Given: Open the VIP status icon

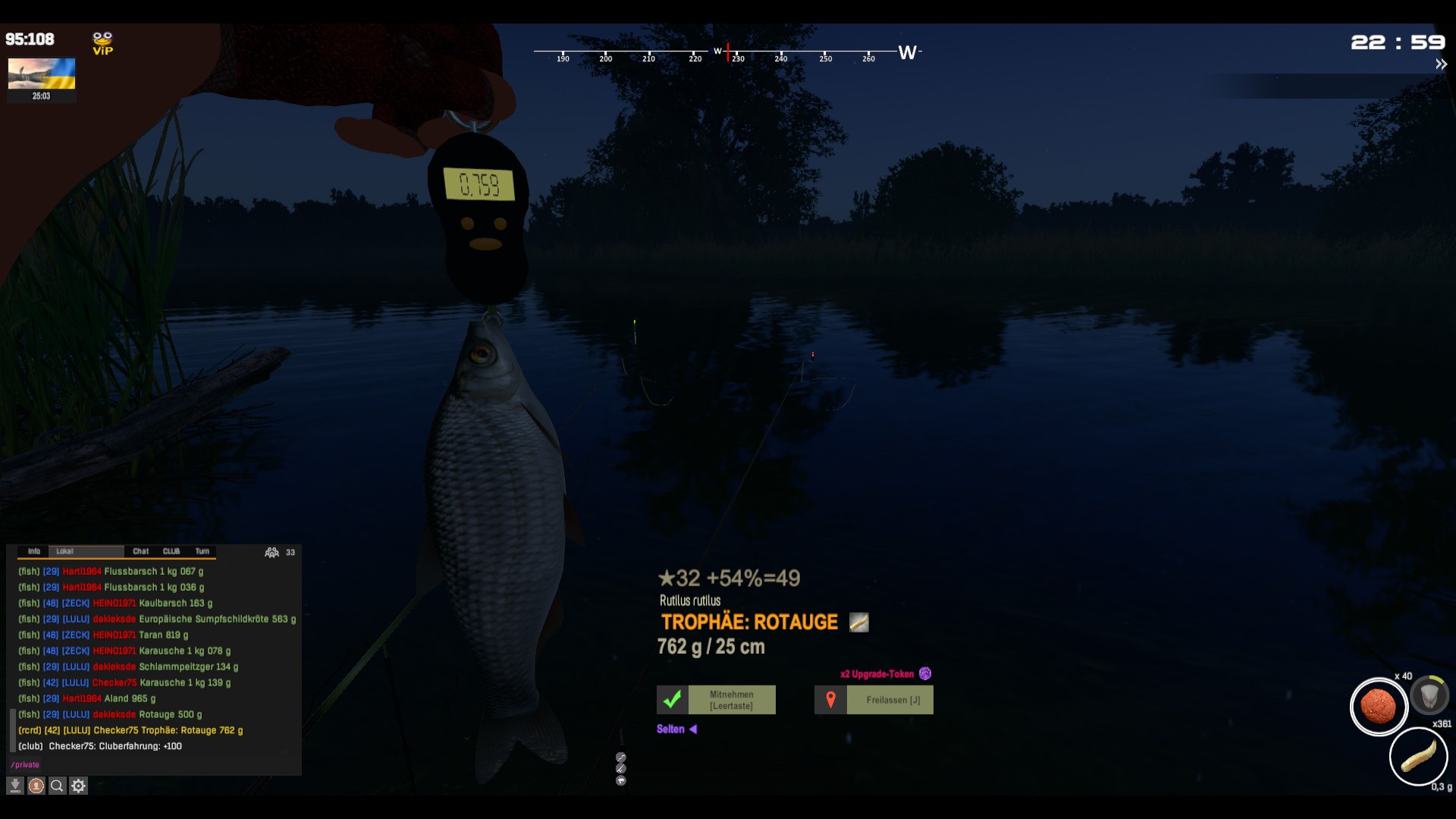Looking at the screenshot, I should pyautogui.click(x=102, y=43).
